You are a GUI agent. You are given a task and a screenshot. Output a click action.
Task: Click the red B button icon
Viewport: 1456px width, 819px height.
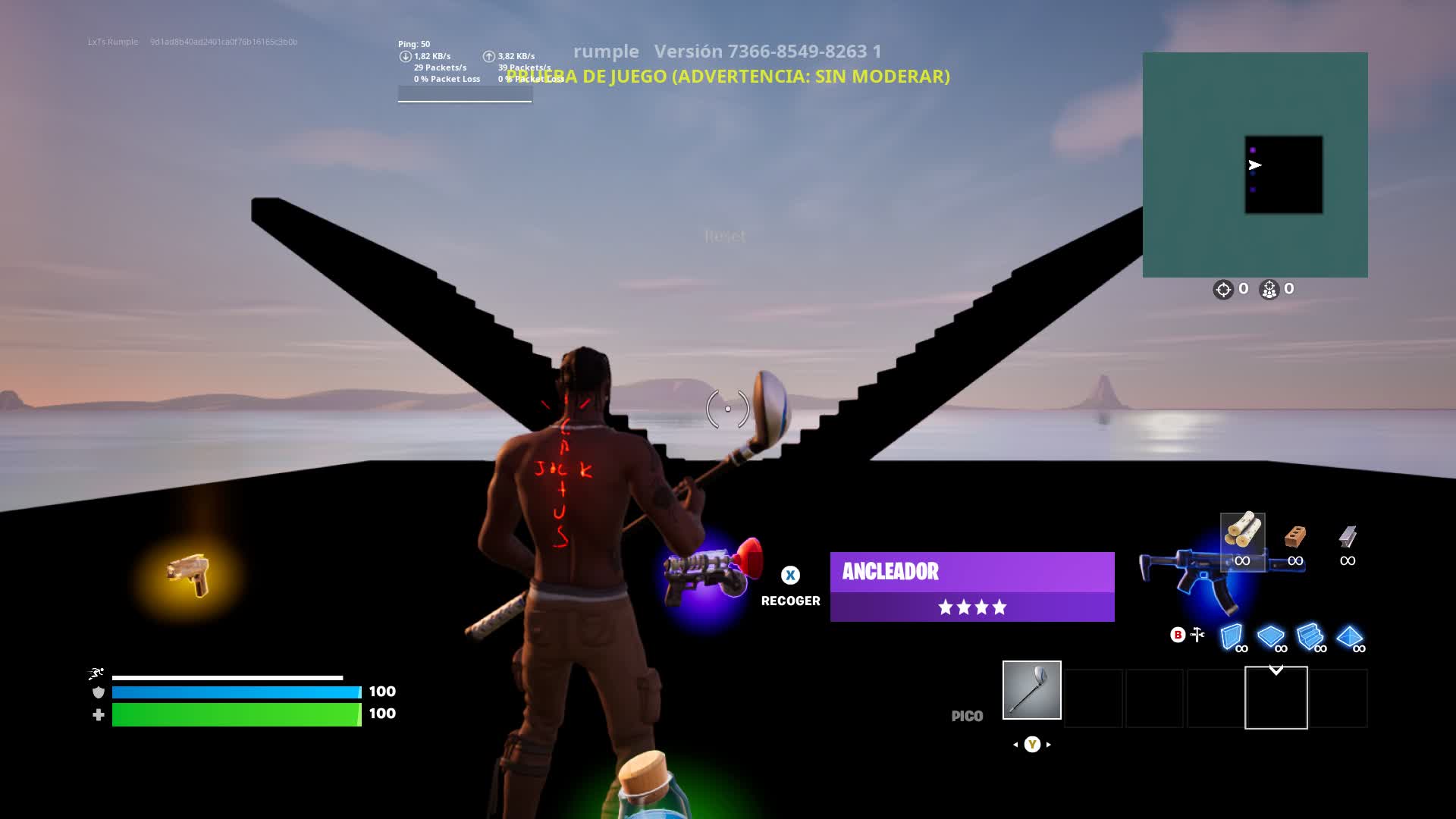(1178, 635)
